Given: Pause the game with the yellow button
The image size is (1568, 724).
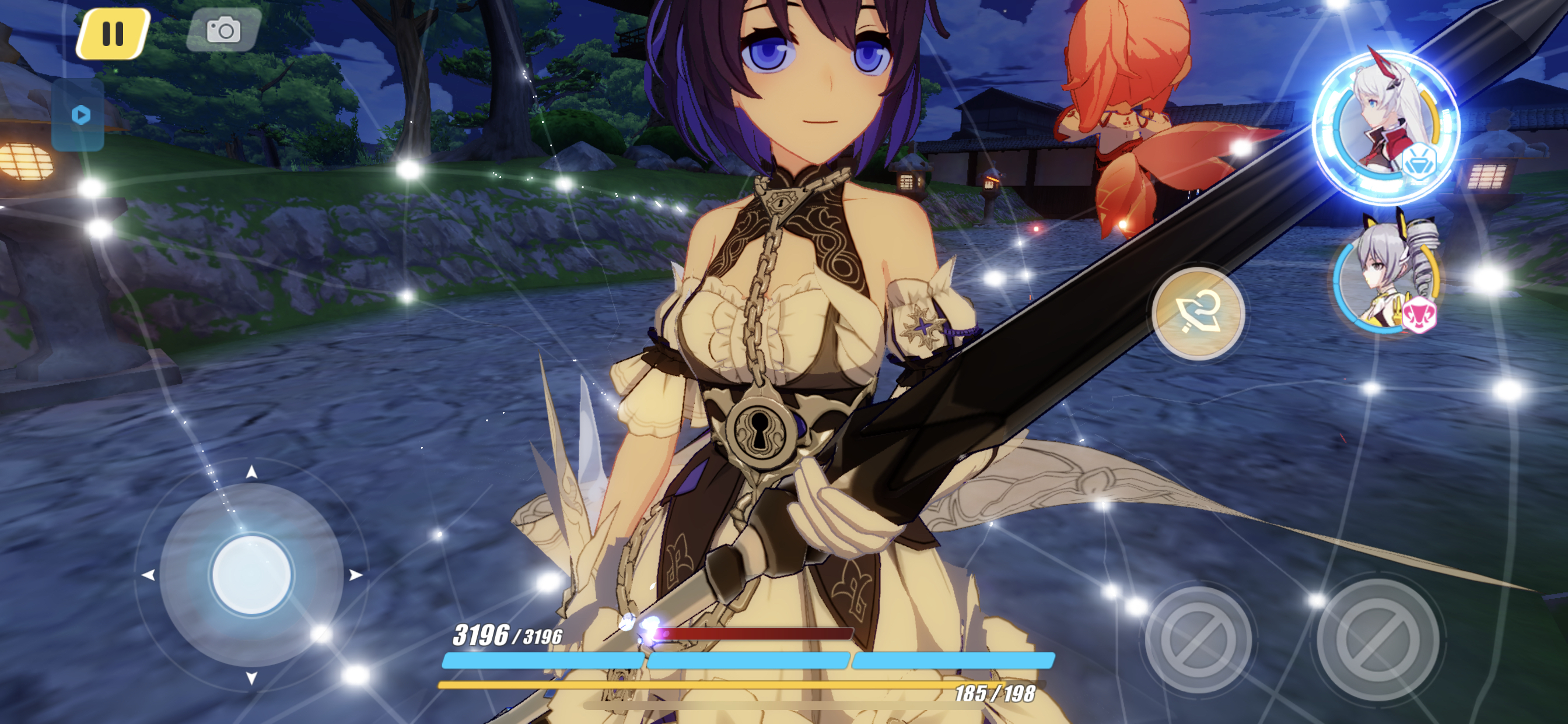Looking at the screenshot, I should [x=113, y=33].
